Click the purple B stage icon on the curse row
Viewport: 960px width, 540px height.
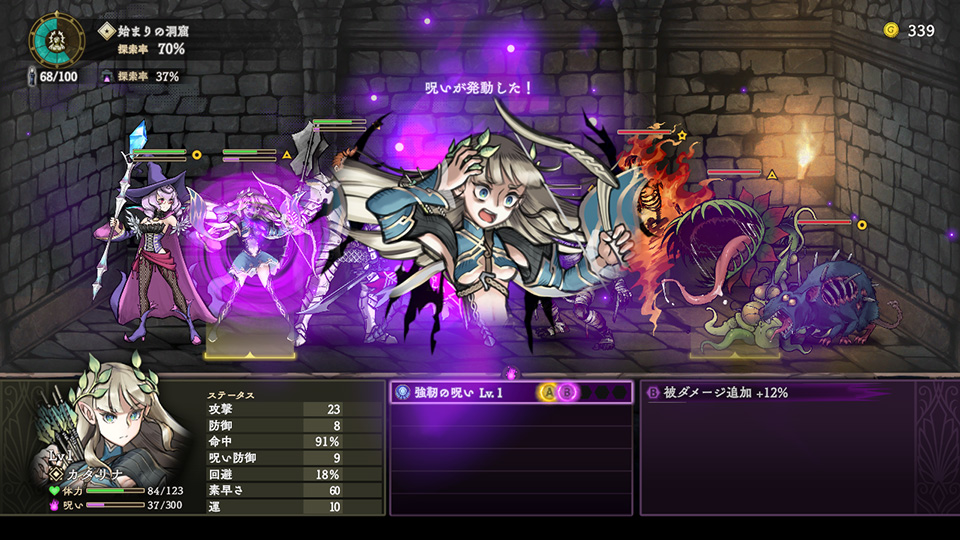coord(566,393)
